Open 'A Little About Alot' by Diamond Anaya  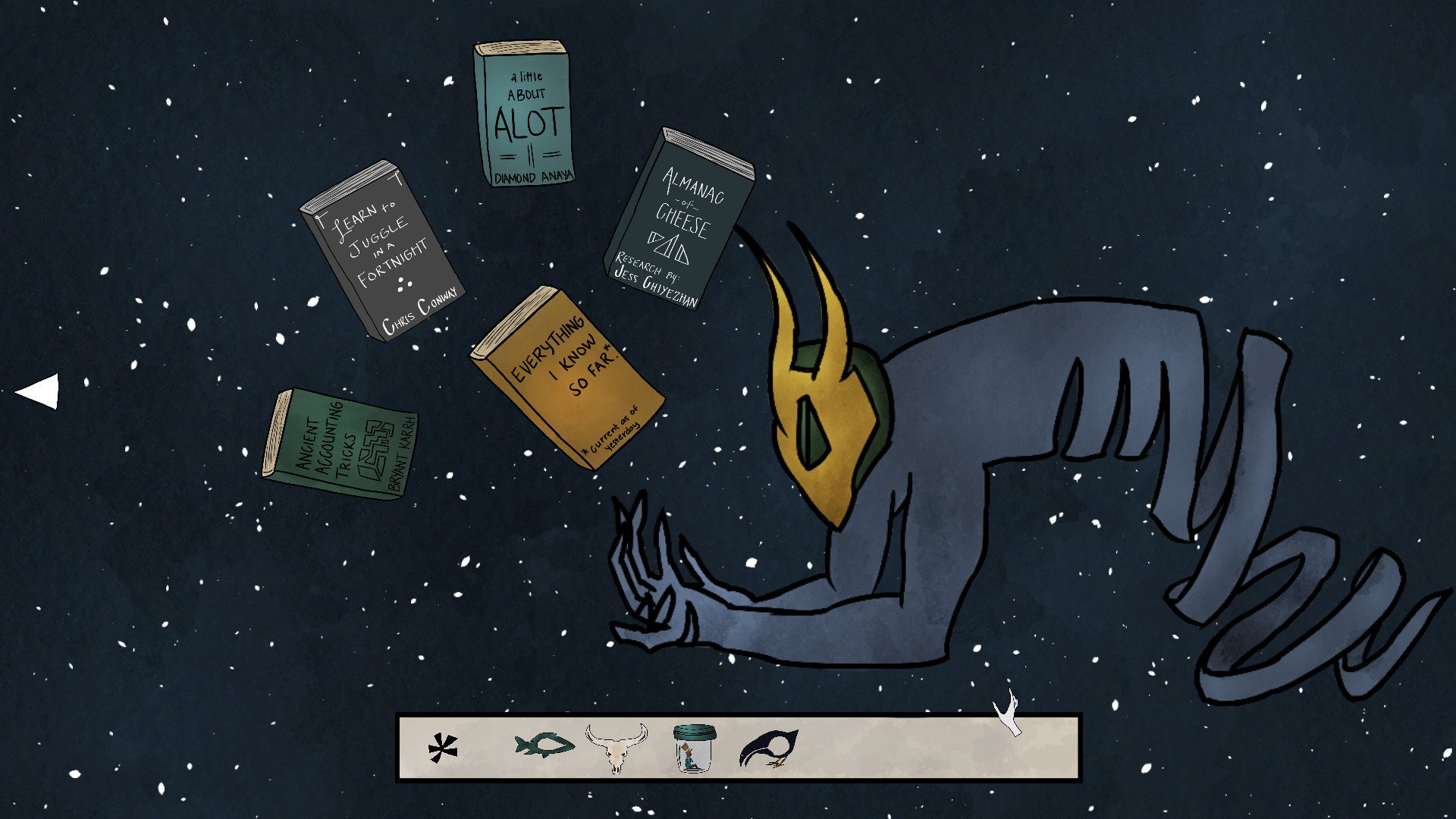click(523, 114)
